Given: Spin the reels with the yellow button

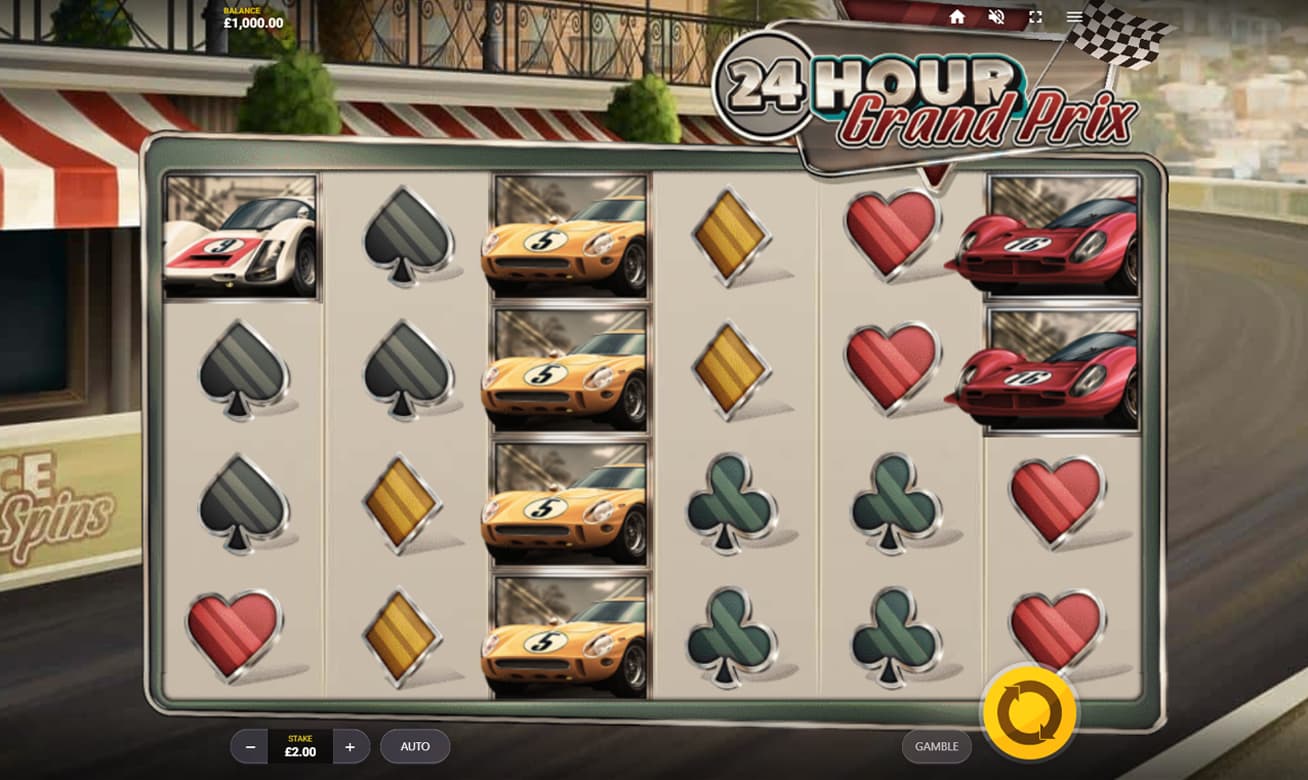Looking at the screenshot, I should click(x=1029, y=713).
